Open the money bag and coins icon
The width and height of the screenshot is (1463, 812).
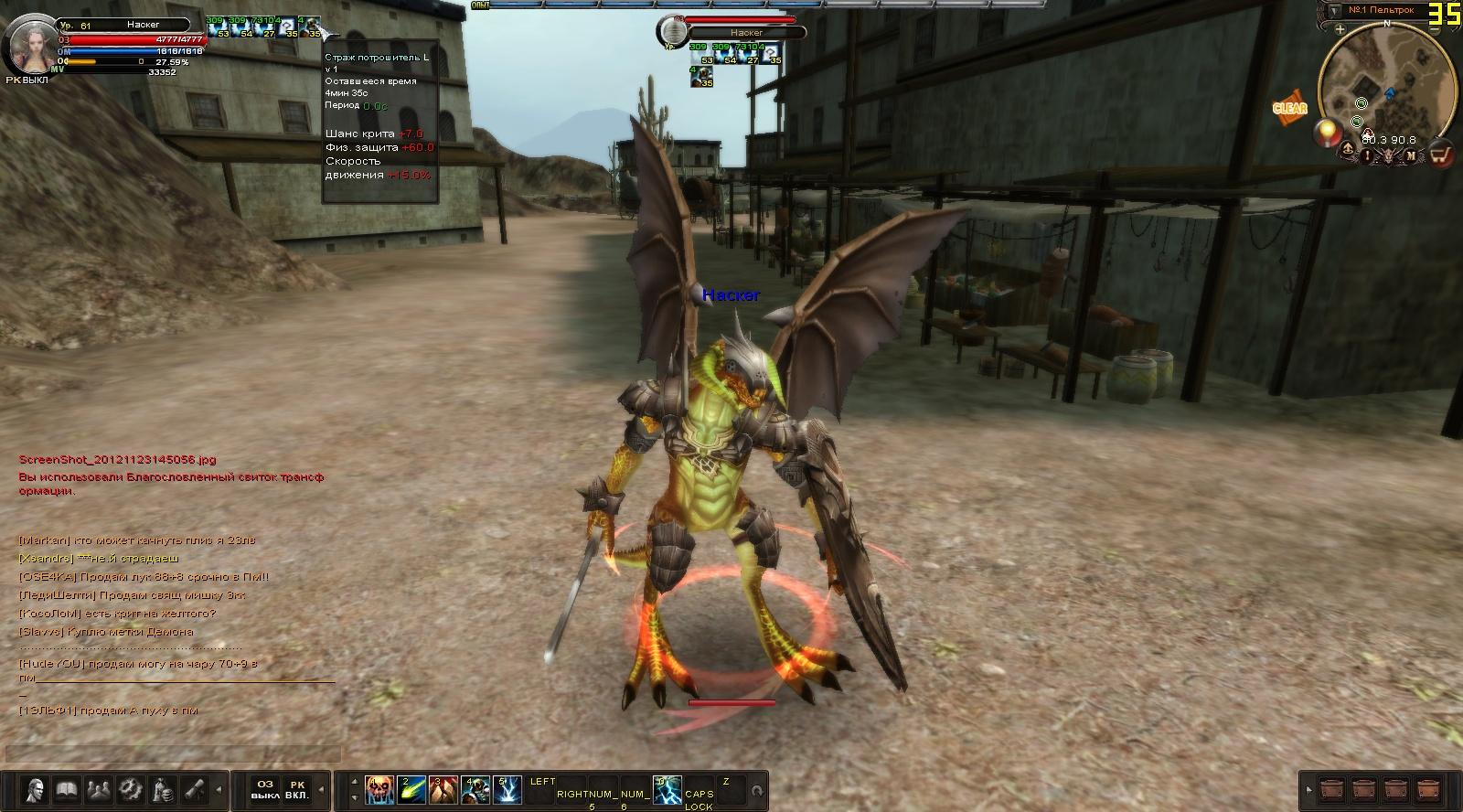(161, 789)
